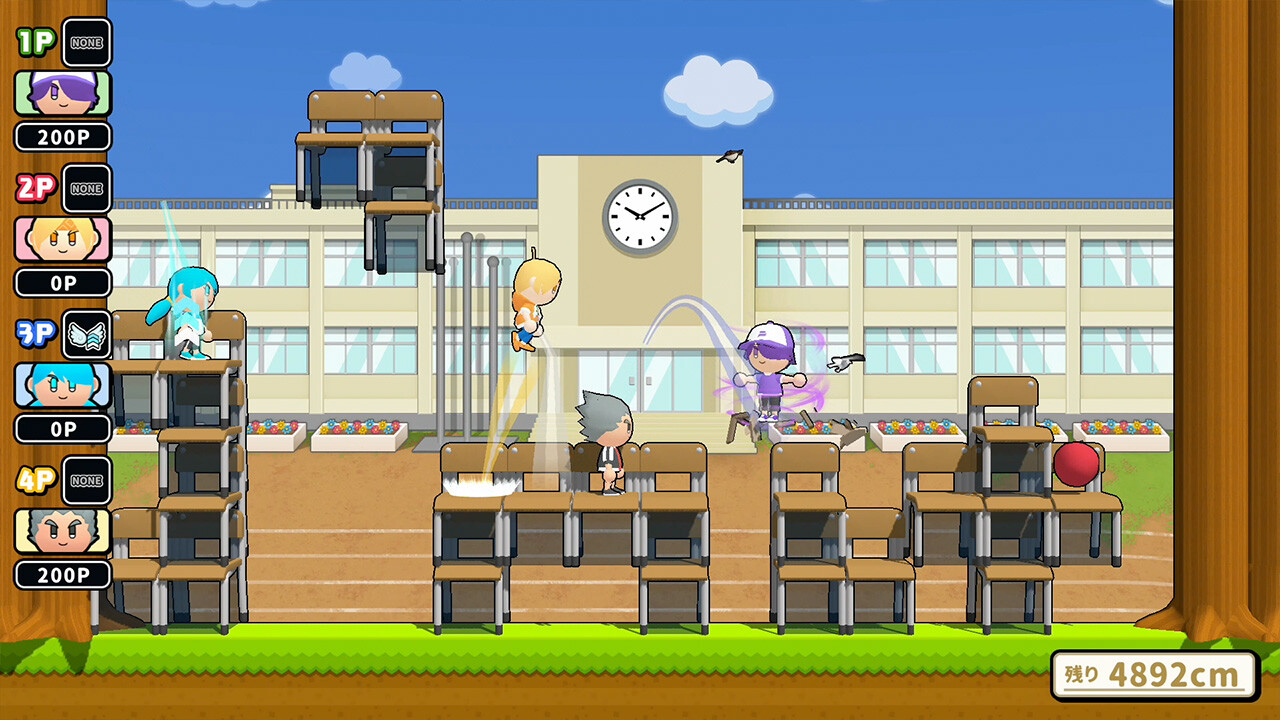This screenshot has height=720, width=1280.
Task: Click 1P's 200P score badge
Action: click(x=63, y=137)
